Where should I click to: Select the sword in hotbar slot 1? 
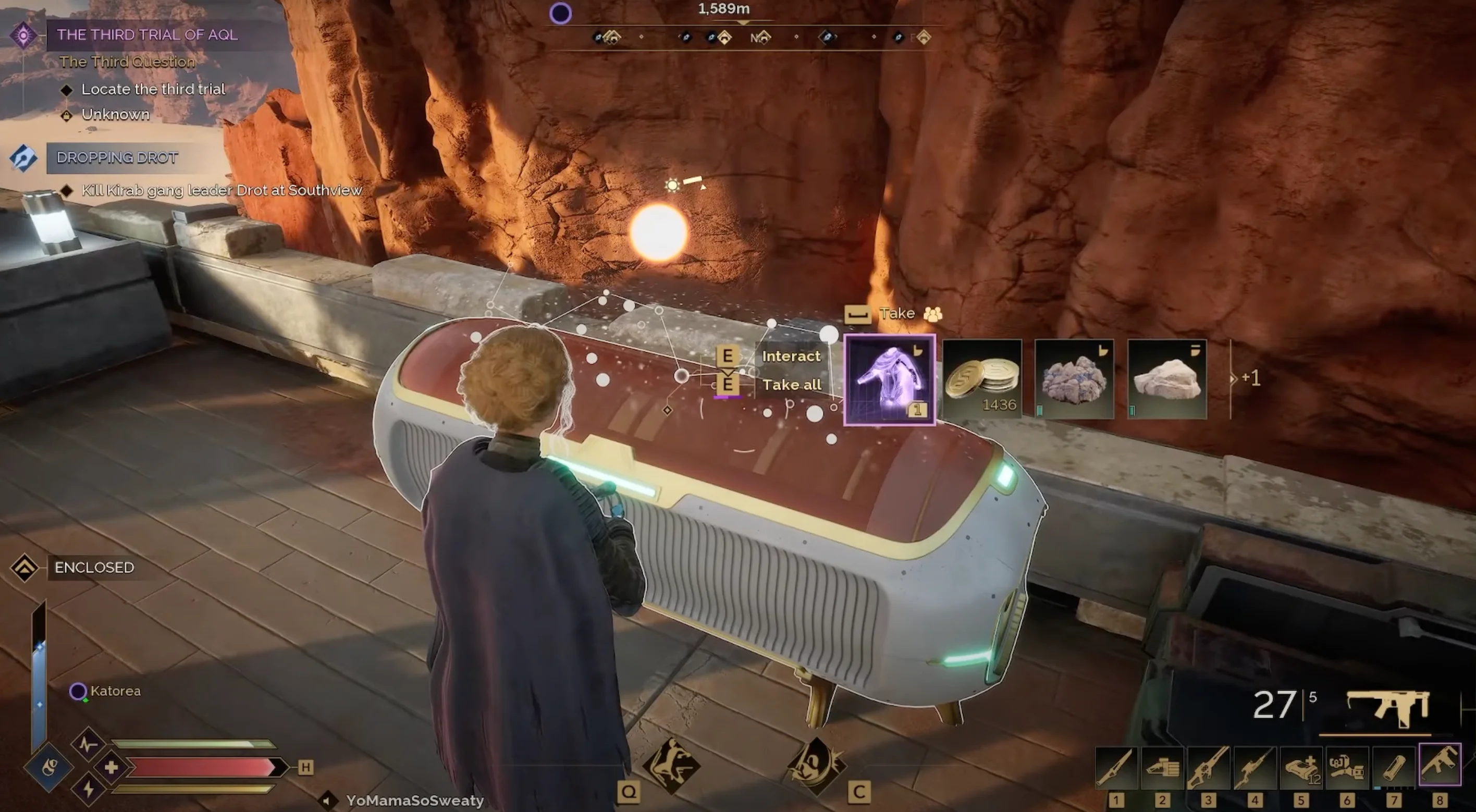1117,768
